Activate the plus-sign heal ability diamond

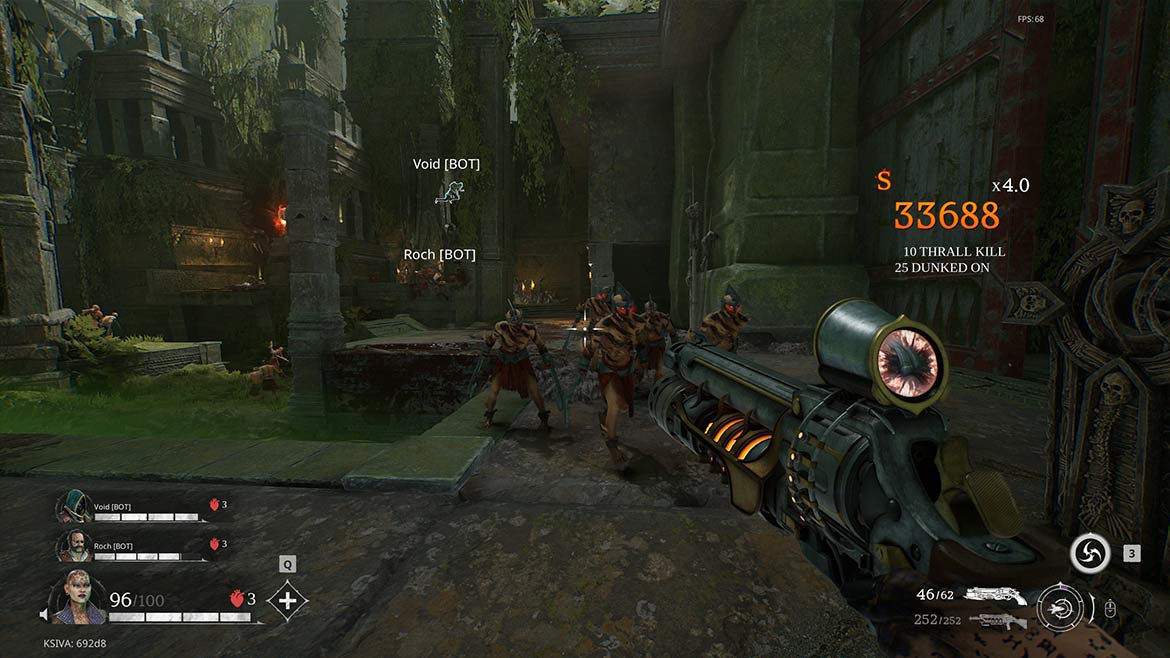tap(288, 601)
